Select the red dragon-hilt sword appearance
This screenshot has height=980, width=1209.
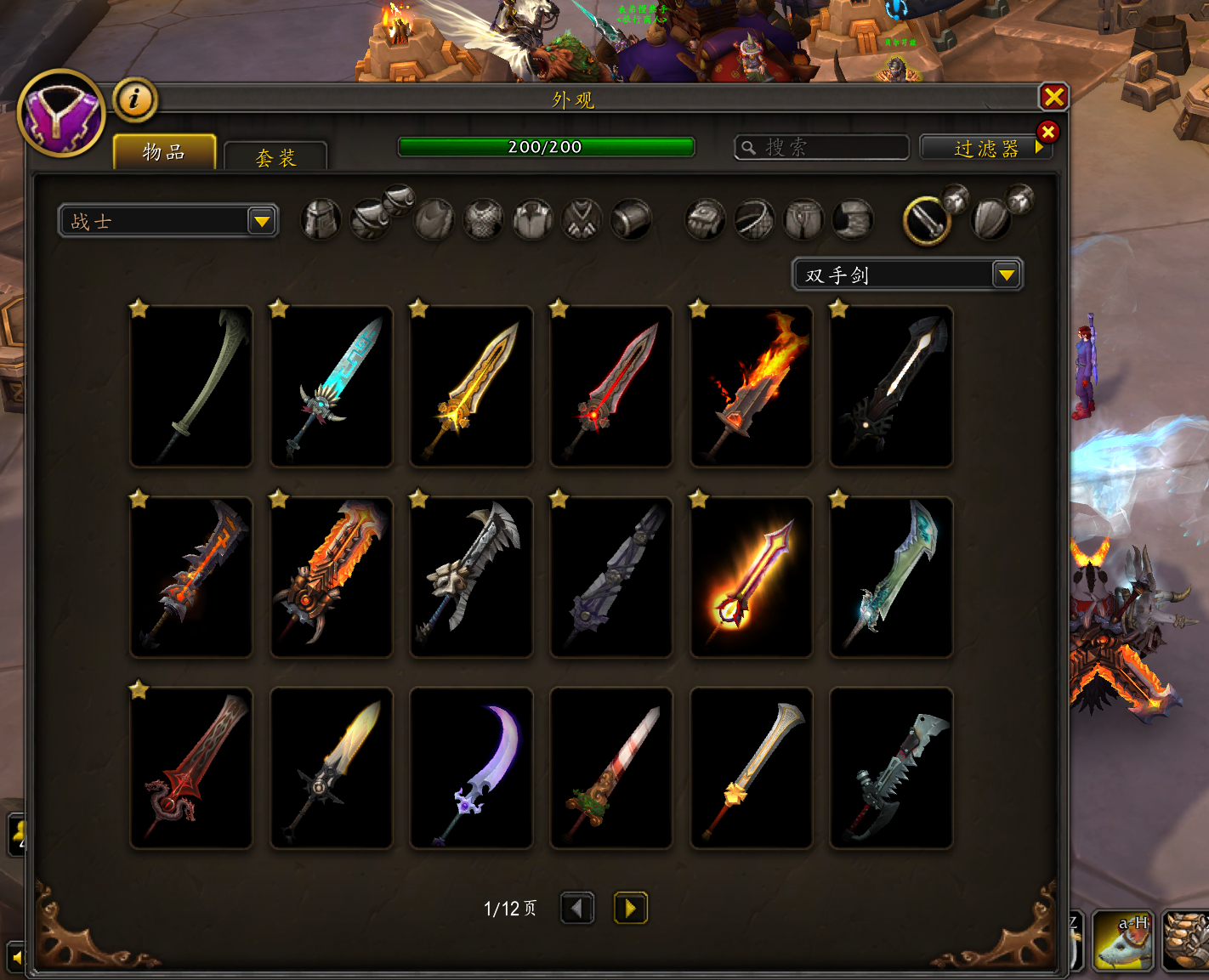click(x=191, y=768)
